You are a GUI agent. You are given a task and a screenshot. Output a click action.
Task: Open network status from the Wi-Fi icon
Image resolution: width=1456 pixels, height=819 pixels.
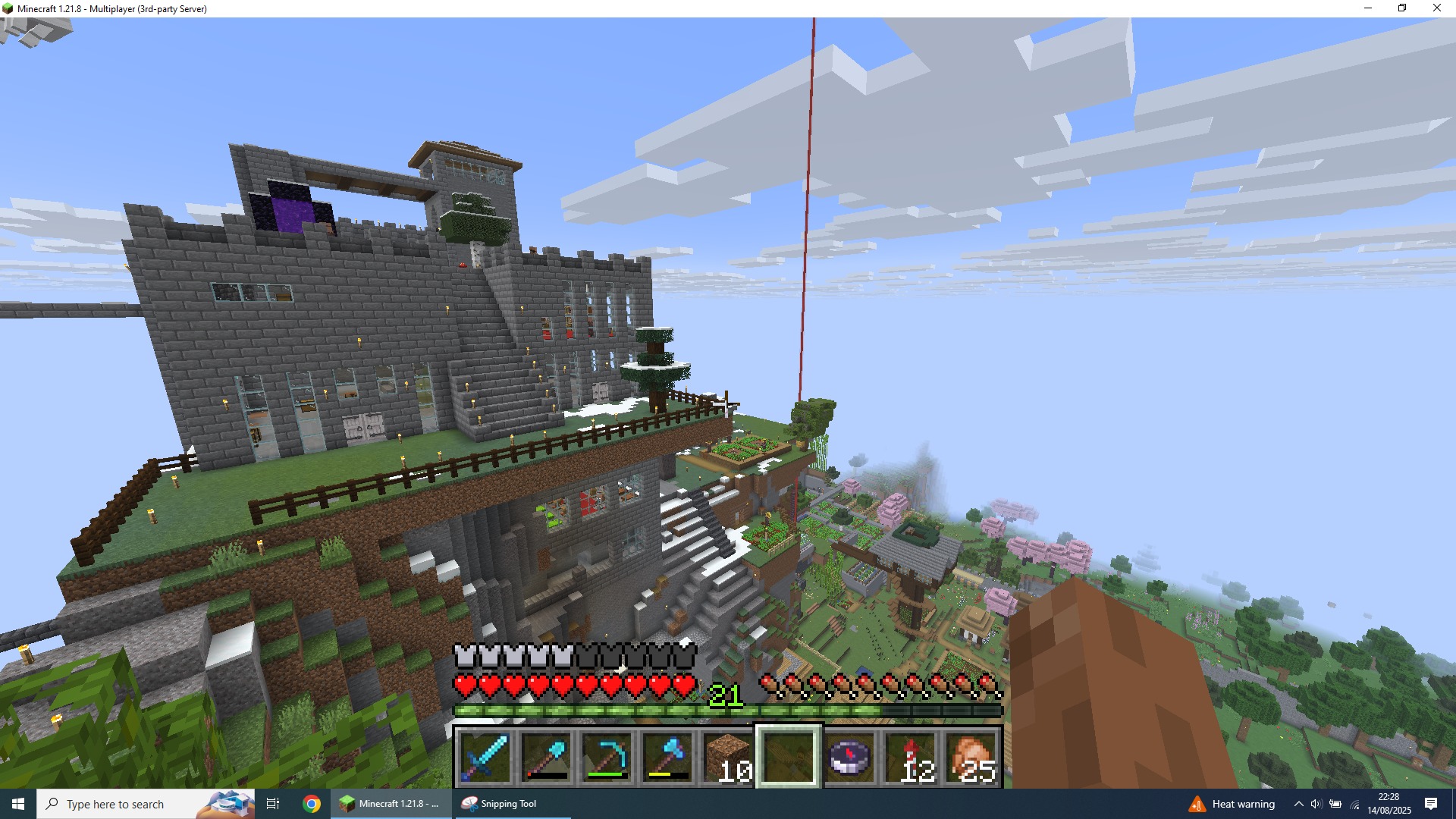[x=1354, y=803]
